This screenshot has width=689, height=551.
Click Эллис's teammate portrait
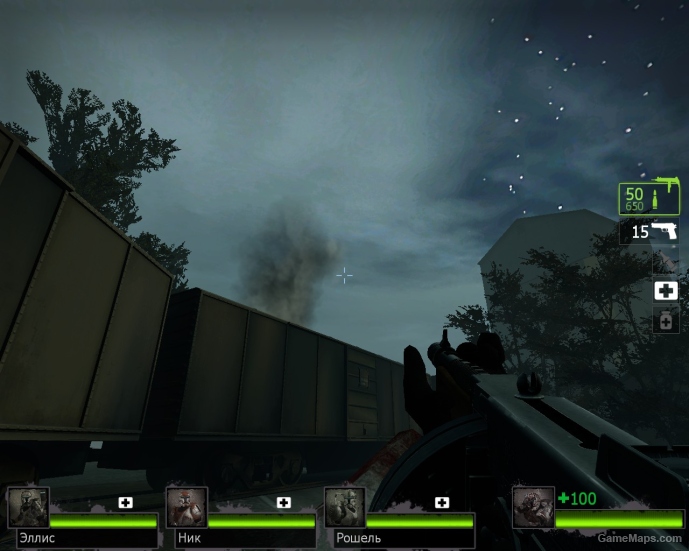pos(28,507)
